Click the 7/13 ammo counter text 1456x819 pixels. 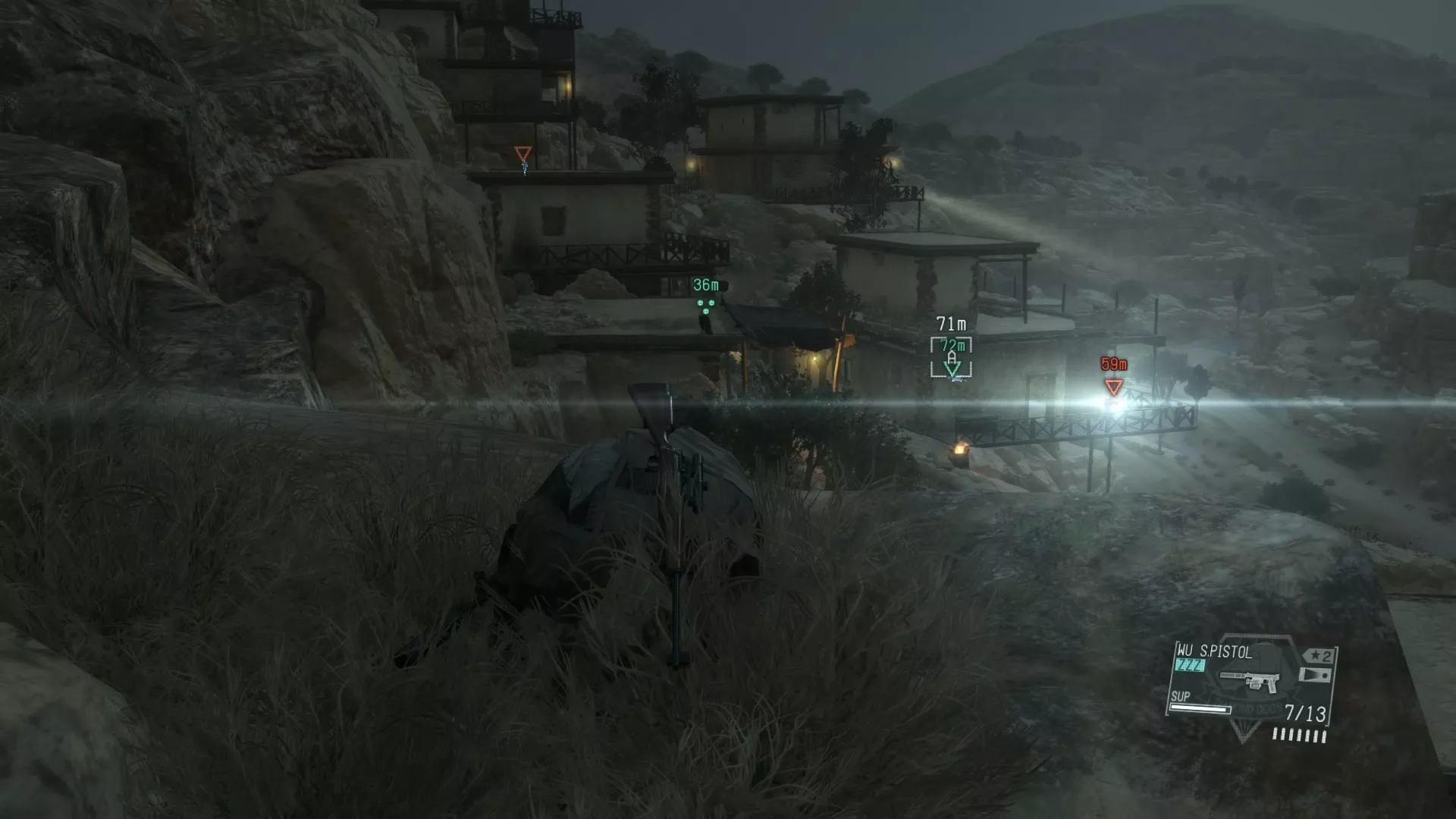[x=1307, y=711]
